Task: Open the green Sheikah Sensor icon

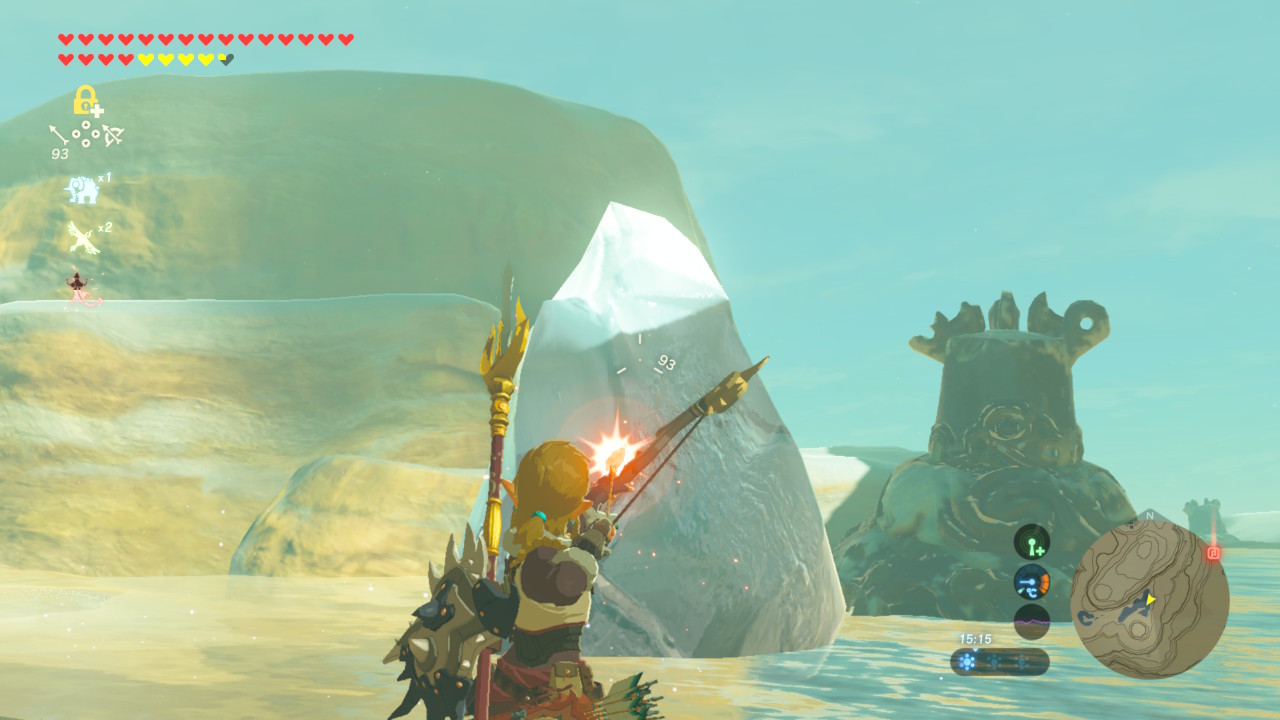Action: point(1032,542)
